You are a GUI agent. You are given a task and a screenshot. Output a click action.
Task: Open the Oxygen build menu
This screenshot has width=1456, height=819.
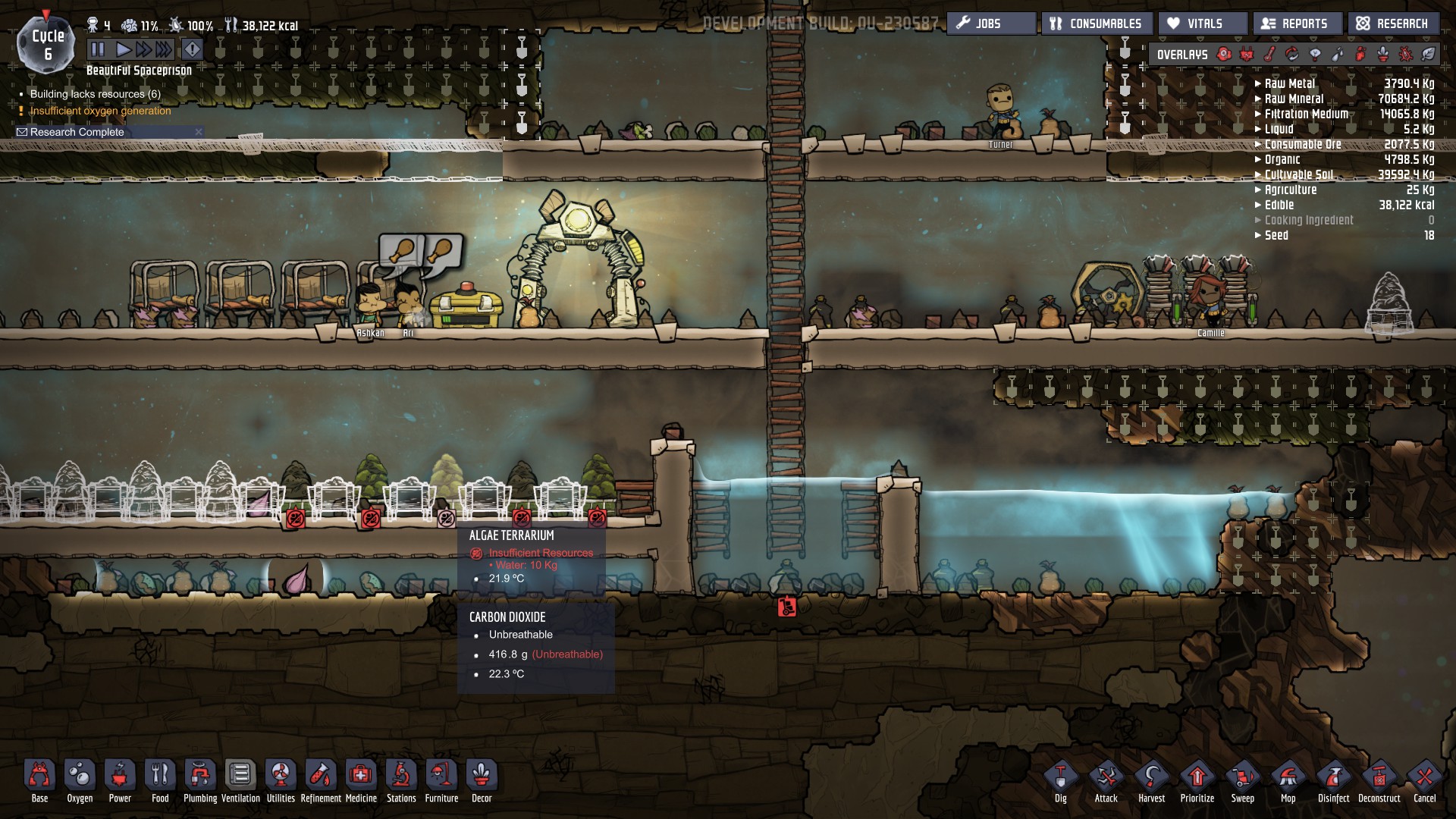pos(80,780)
